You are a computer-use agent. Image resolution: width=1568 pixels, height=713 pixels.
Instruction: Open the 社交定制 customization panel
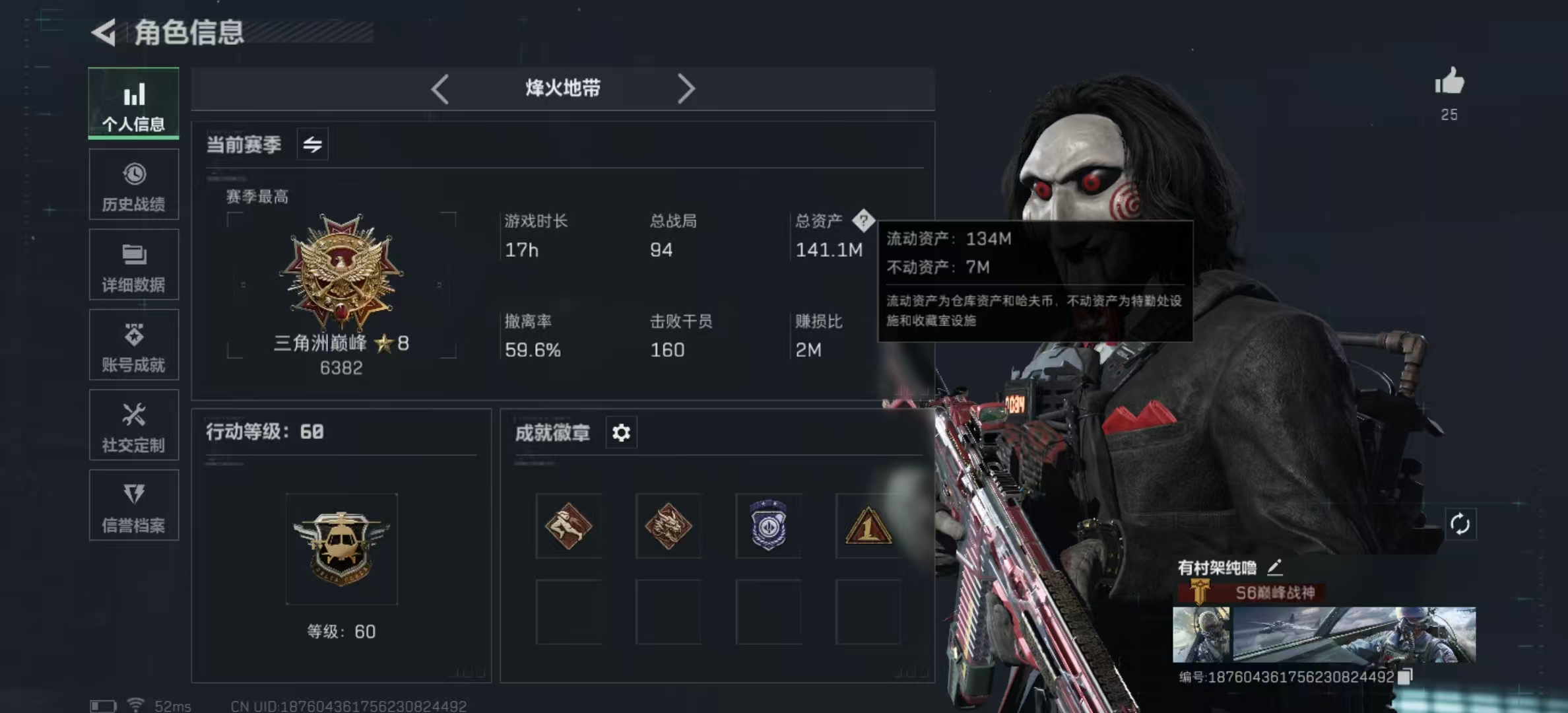click(x=134, y=426)
